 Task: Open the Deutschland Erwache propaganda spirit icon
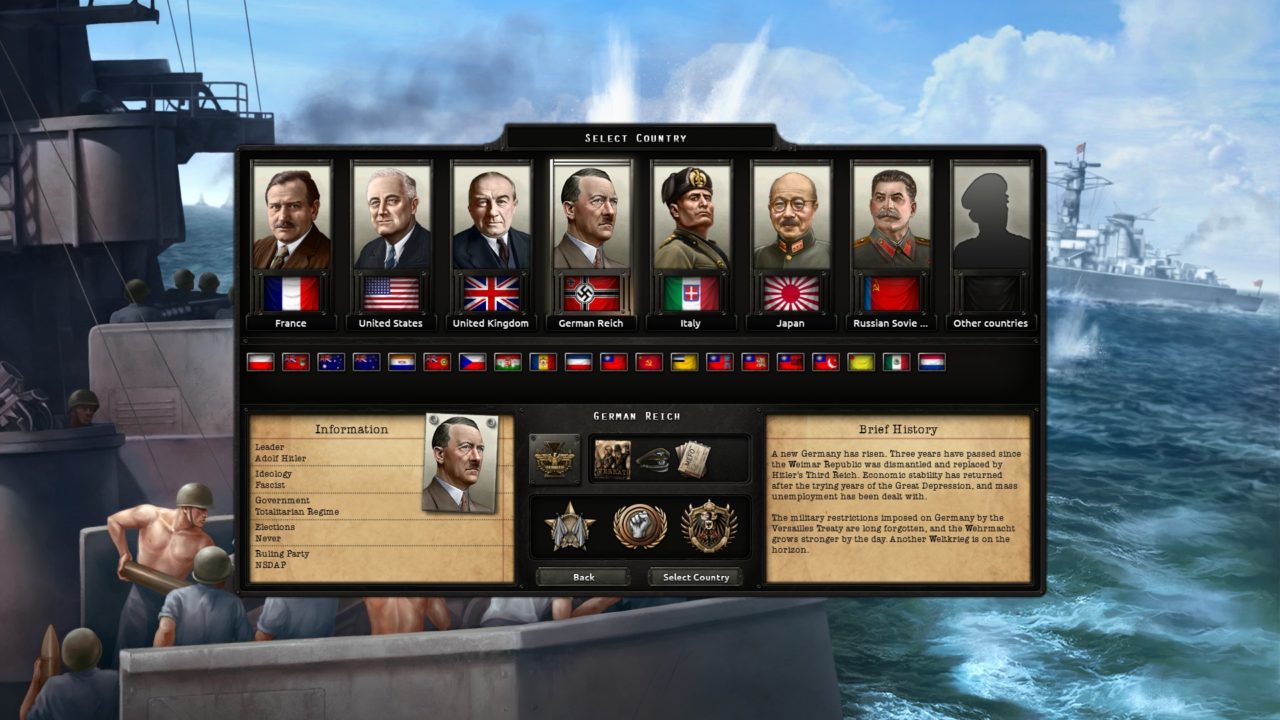point(612,461)
